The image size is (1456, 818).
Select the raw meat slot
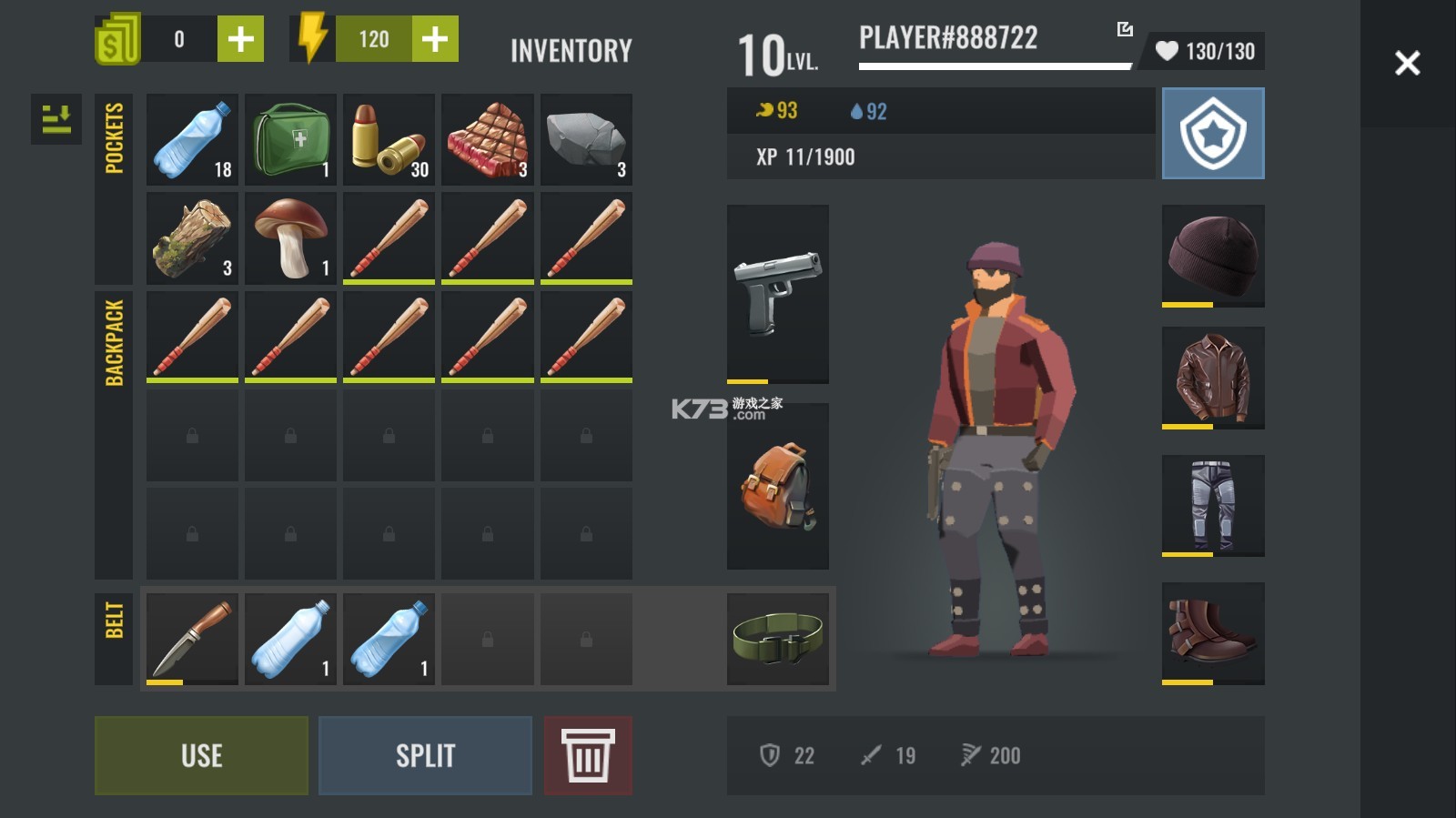(487, 140)
